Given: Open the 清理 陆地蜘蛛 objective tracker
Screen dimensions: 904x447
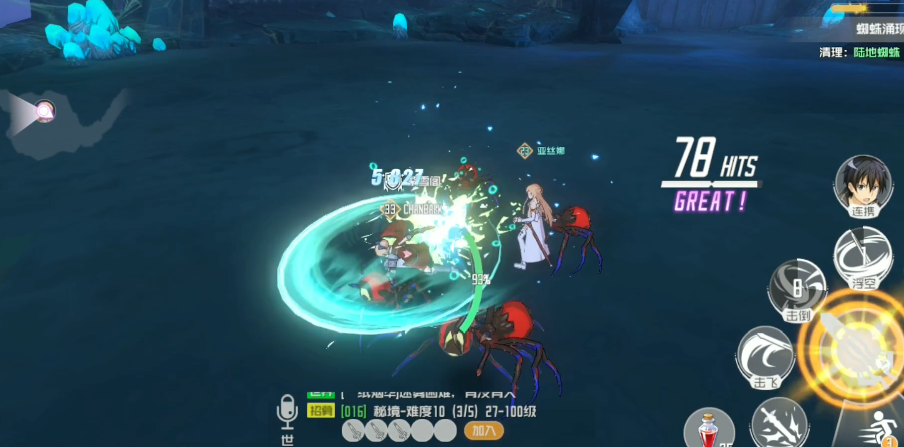Looking at the screenshot, I should tap(860, 52).
